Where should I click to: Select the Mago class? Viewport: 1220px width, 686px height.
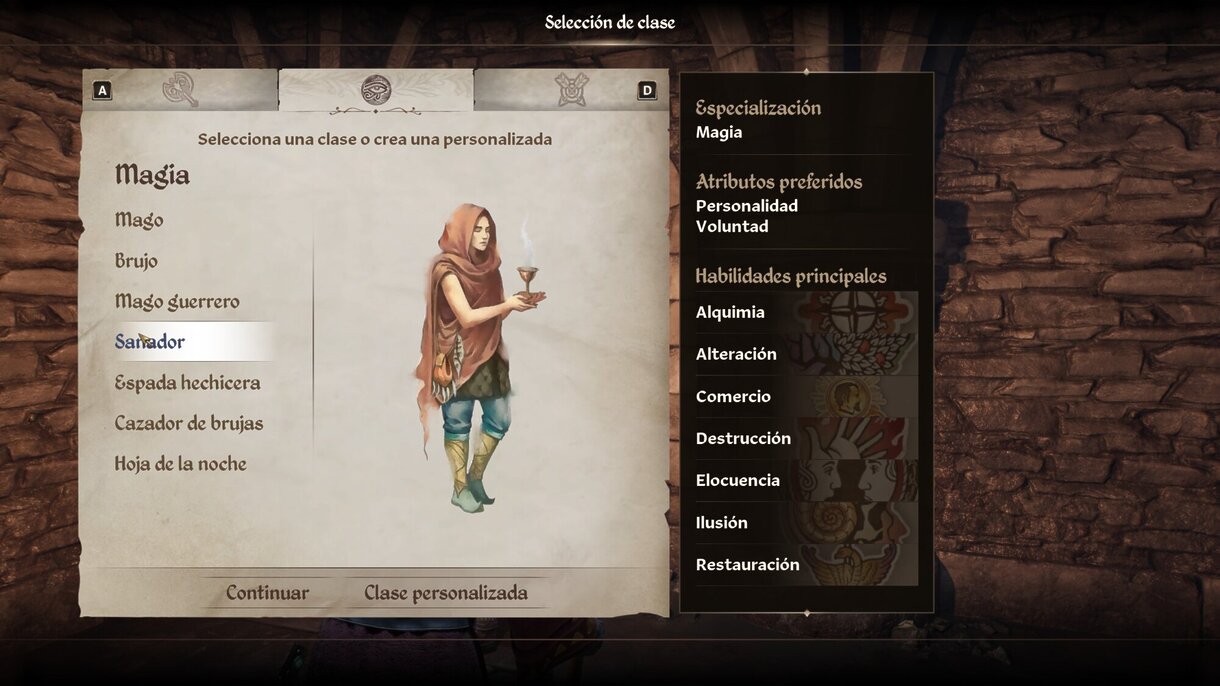(139, 220)
